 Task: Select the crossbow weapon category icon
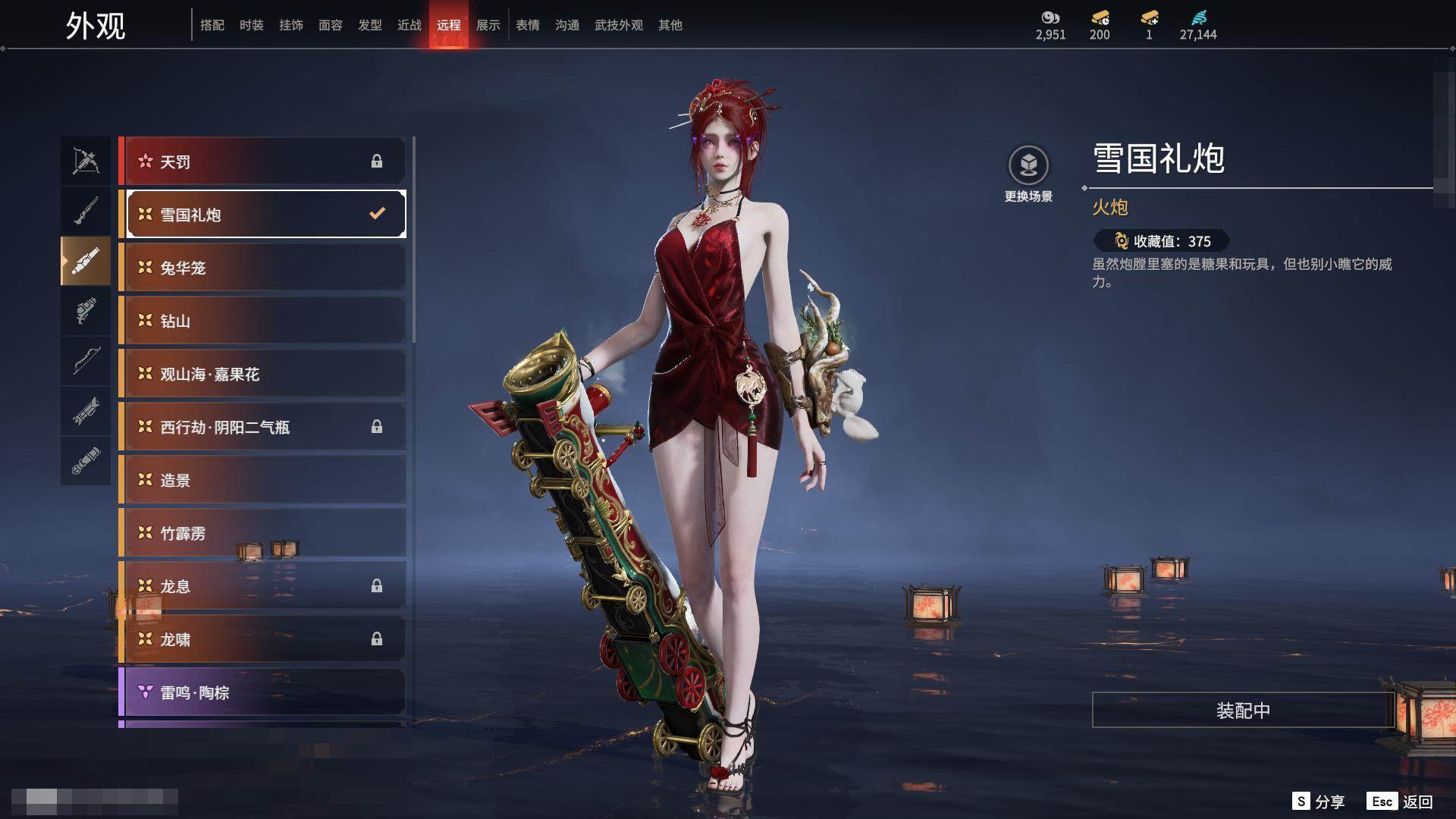click(86, 161)
